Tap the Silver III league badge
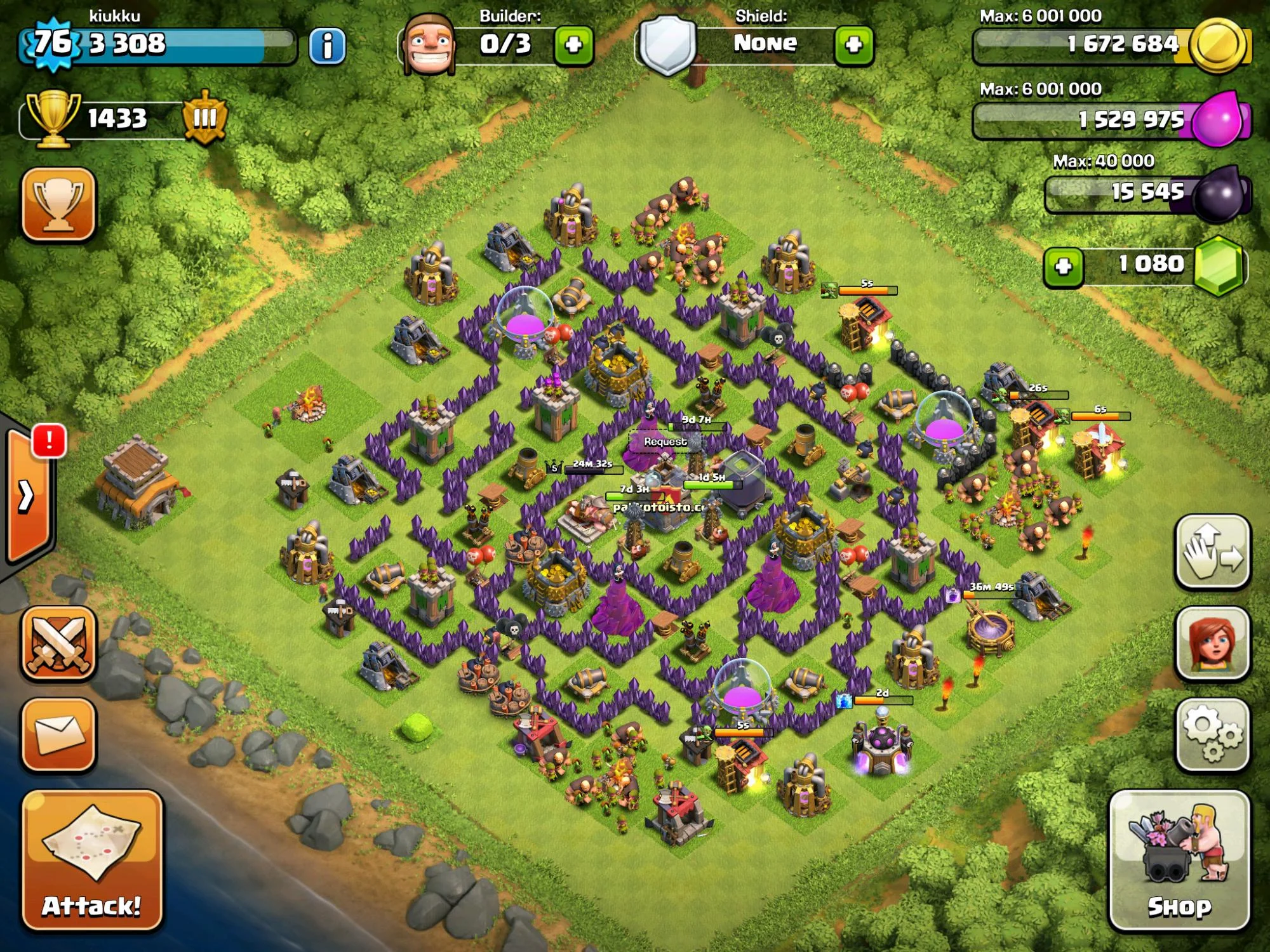Viewport: 1270px width, 952px height. pyautogui.click(x=204, y=117)
